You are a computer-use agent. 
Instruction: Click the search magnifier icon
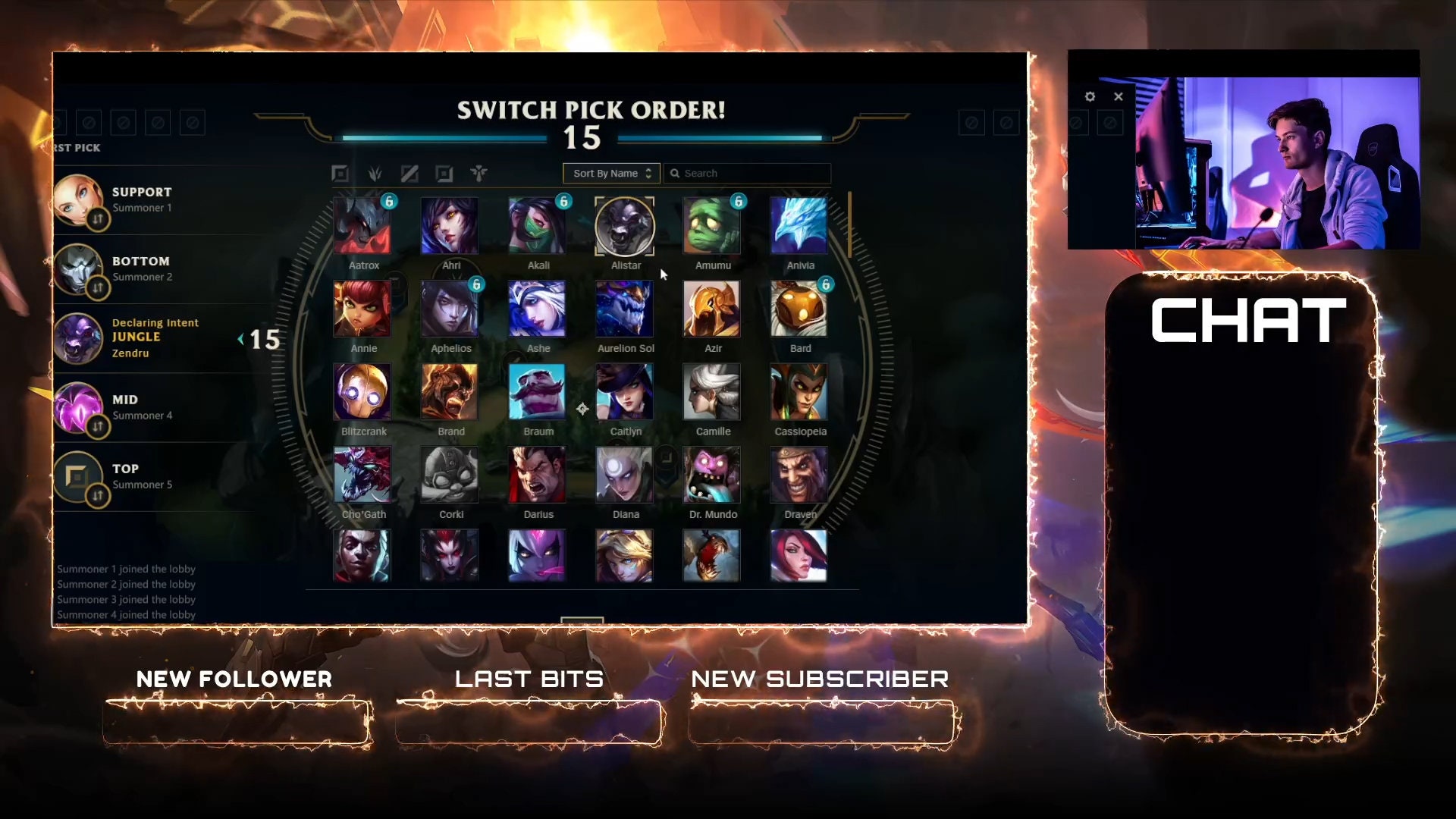coord(676,173)
